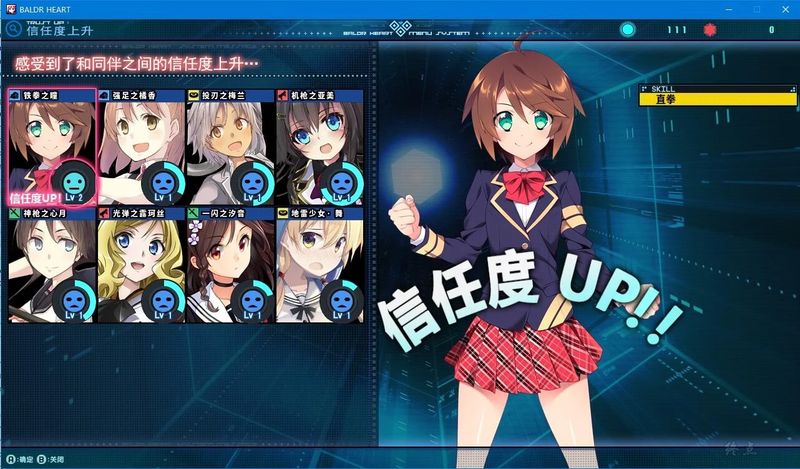Close the BALDR HEART window

(x=783, y=8)
